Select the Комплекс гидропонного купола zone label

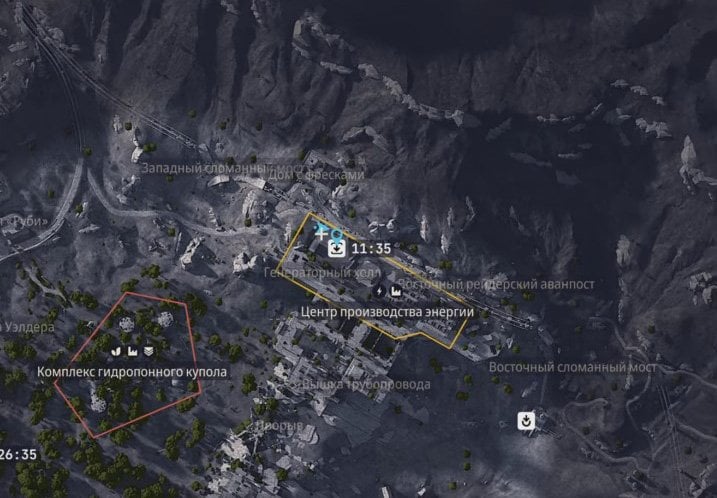(x=132, y=372)
